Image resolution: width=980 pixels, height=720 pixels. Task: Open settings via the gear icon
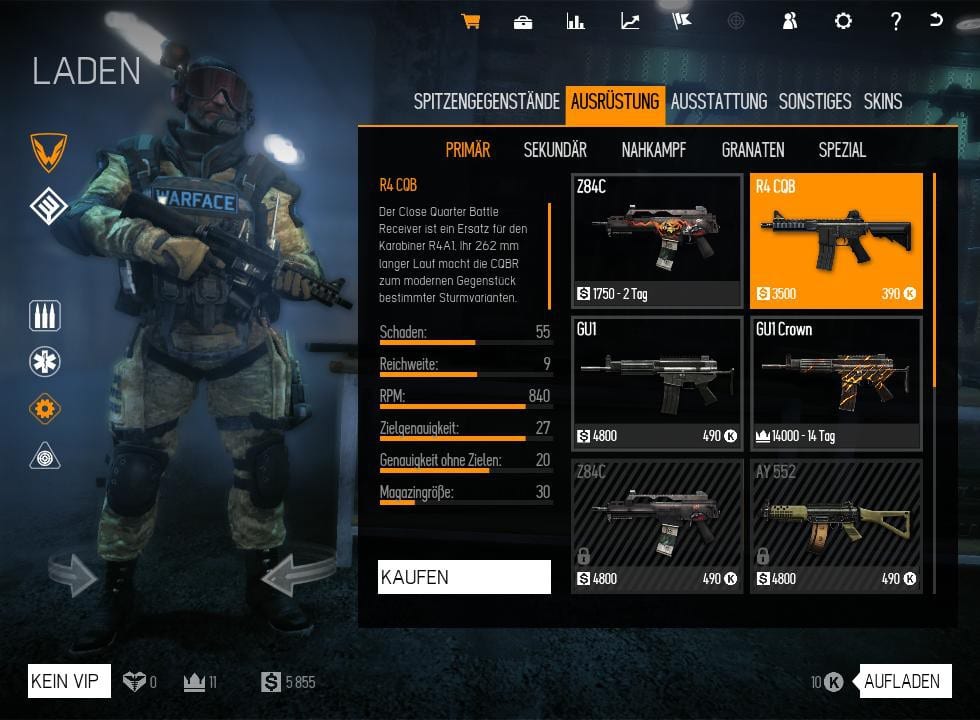click(x=843, y=21)
